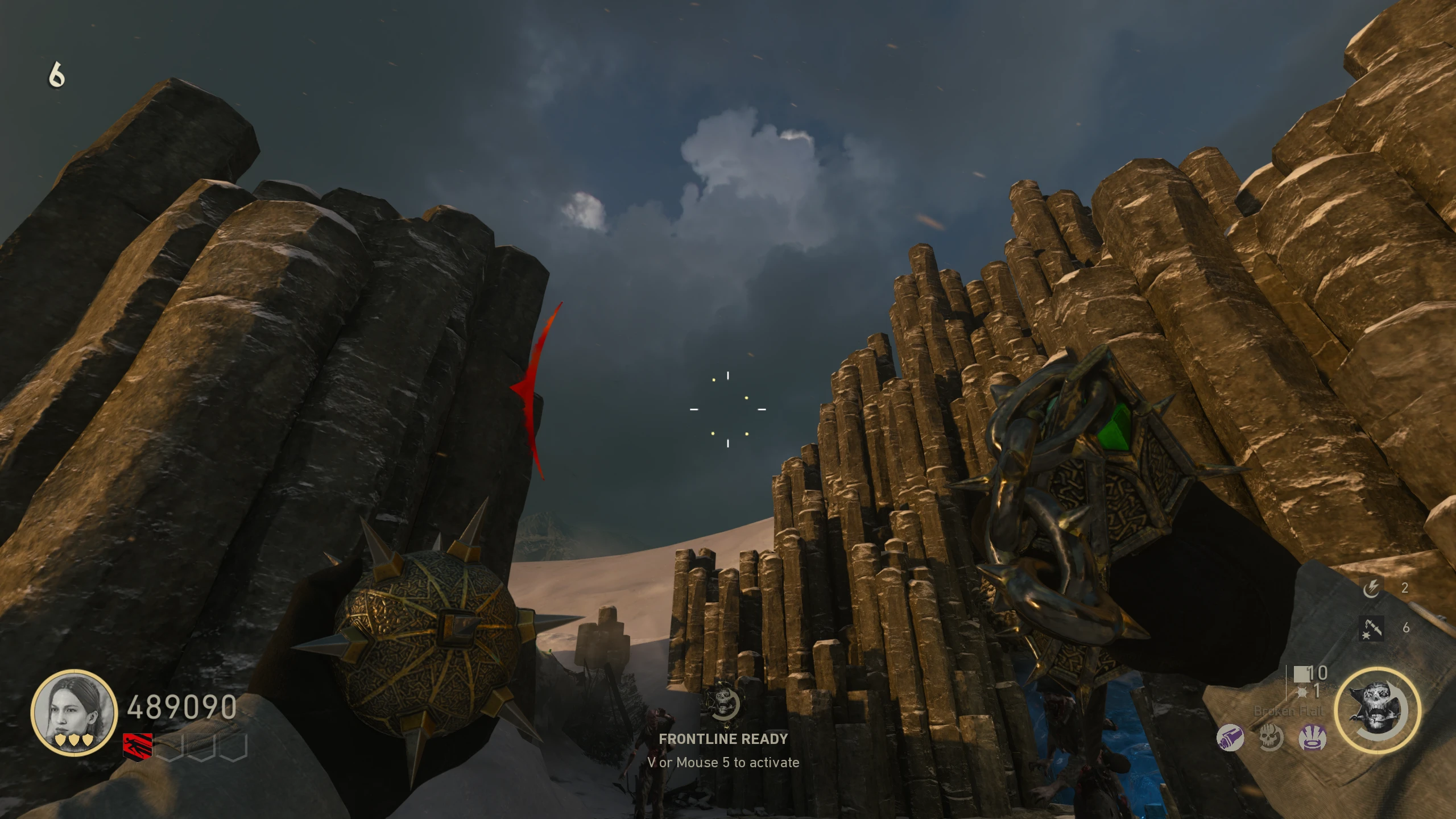Choose the grey skull elixir icon
Image resolution: width=1456 pixels, height=819 pixels.
[1271, 738]
